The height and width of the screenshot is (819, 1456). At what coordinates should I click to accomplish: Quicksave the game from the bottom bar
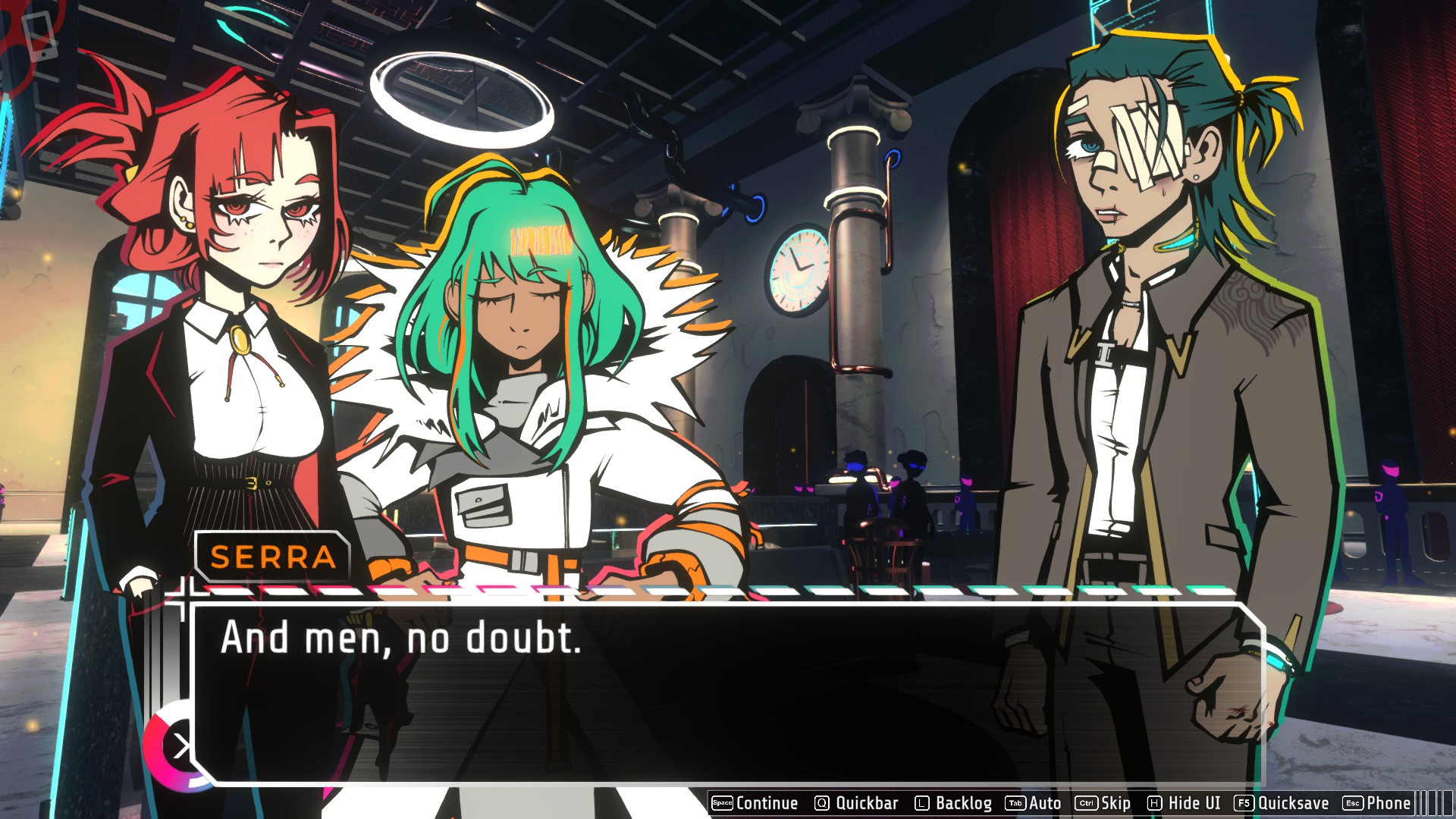tap(1282, 803)
